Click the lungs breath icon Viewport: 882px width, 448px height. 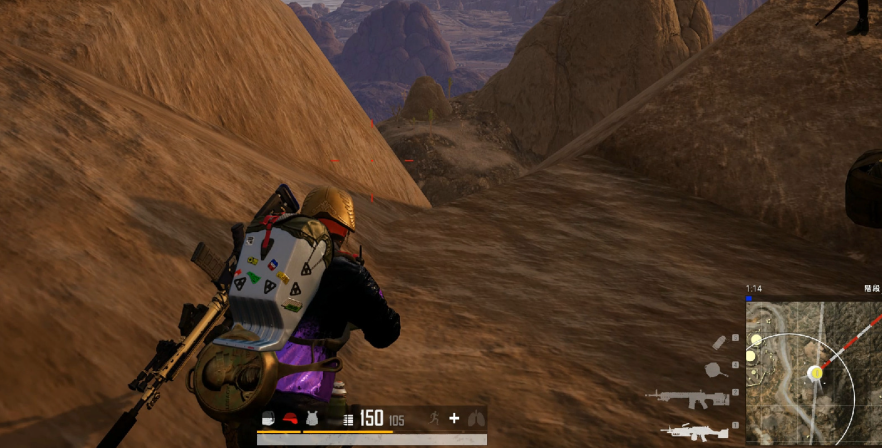click(x=475, y=419)
